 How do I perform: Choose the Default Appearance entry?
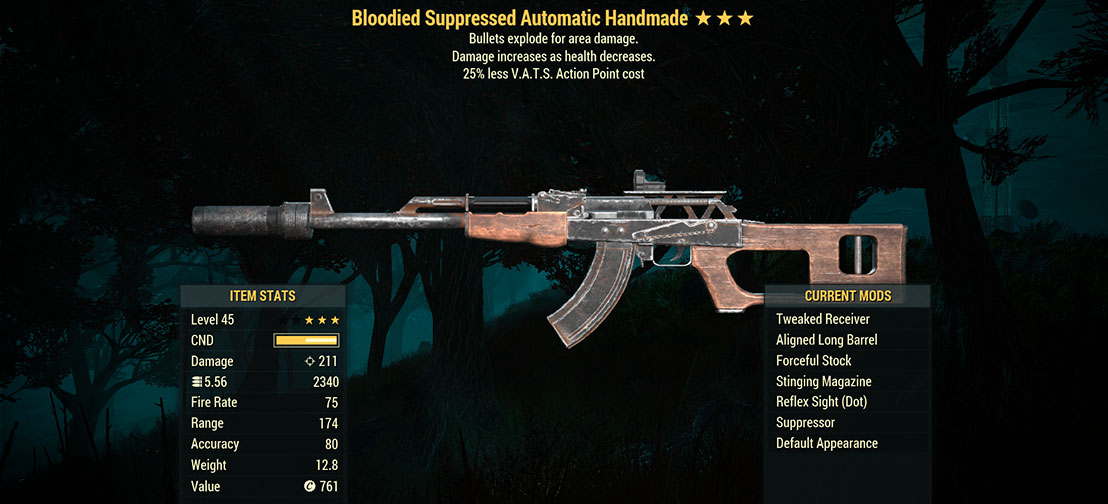(826, 444)
